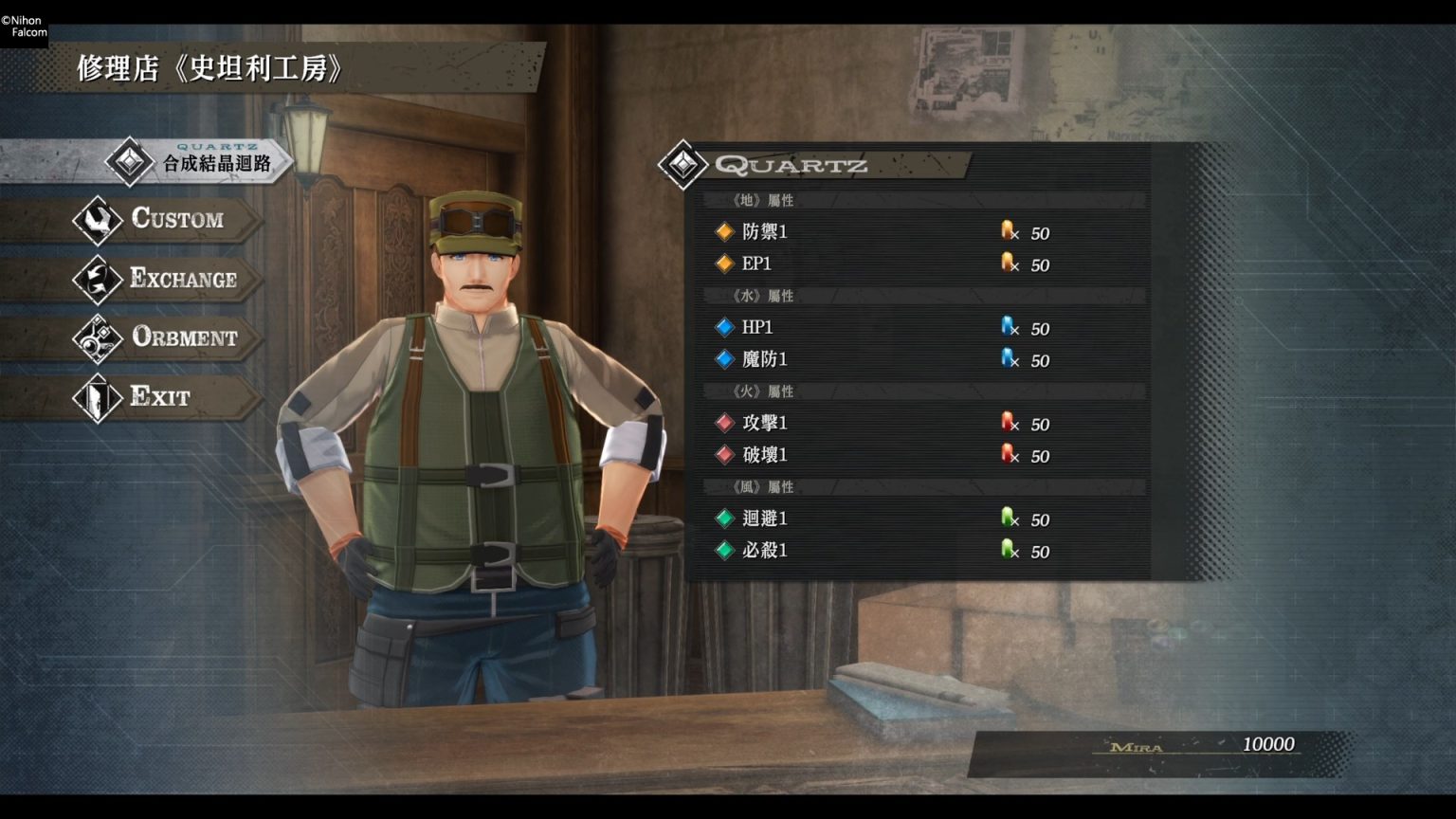Screen dimensions: 1456x819
Task: Select the 攻擊1 quartz entry
Action: tap(882, 424)
